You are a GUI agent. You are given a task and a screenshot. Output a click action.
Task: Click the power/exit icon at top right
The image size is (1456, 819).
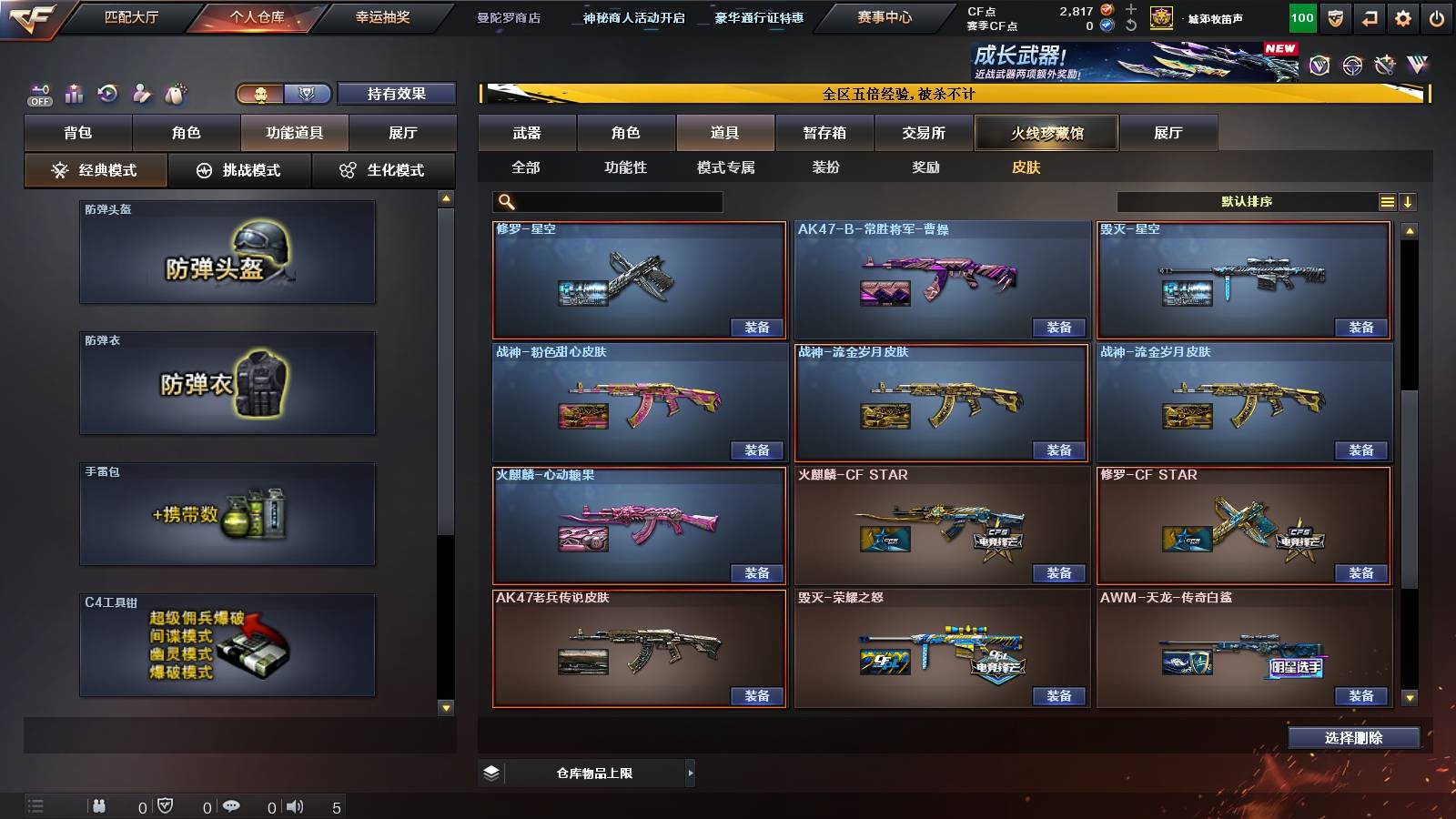[1435, 16]
